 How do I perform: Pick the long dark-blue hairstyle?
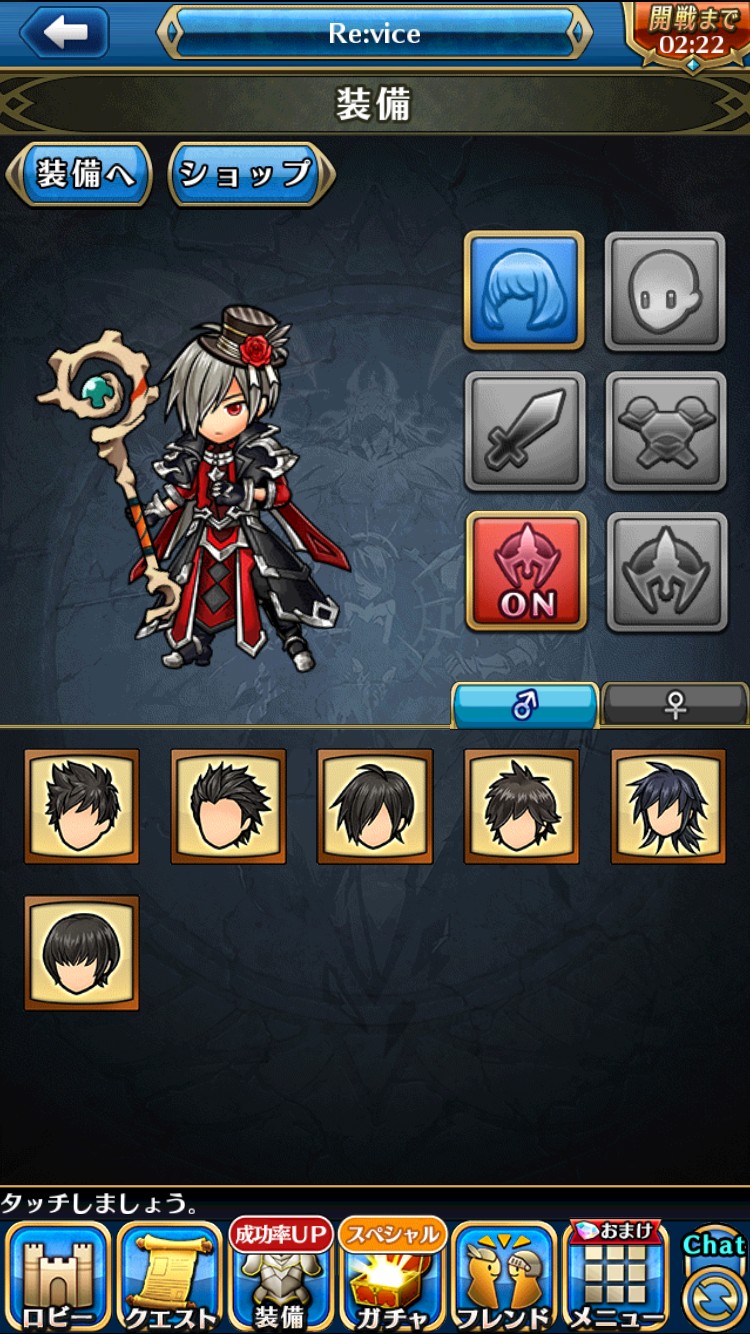tap(668, 806)
